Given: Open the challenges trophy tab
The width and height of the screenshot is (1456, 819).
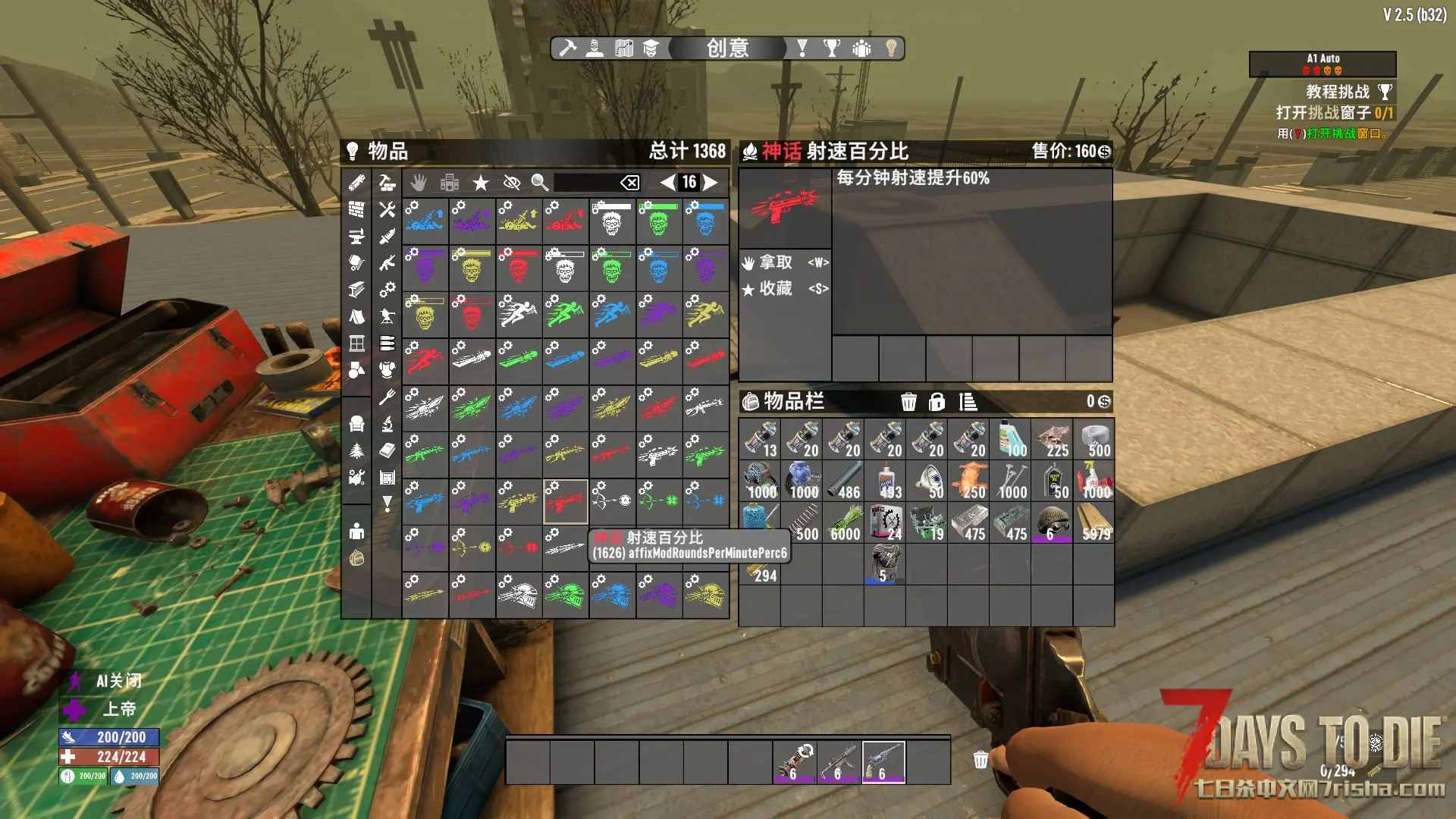Looking at the screenshot, I should [832, 49].
